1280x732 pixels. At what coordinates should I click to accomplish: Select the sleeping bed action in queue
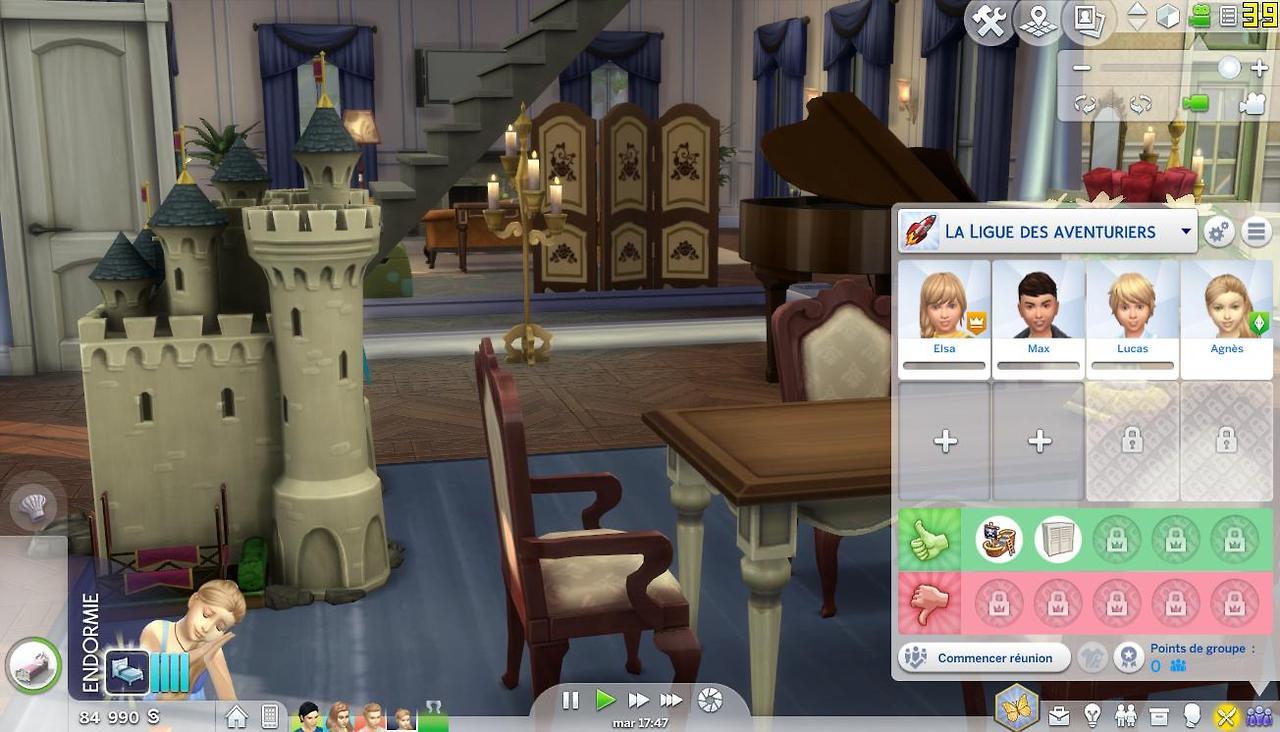[127, 671]
